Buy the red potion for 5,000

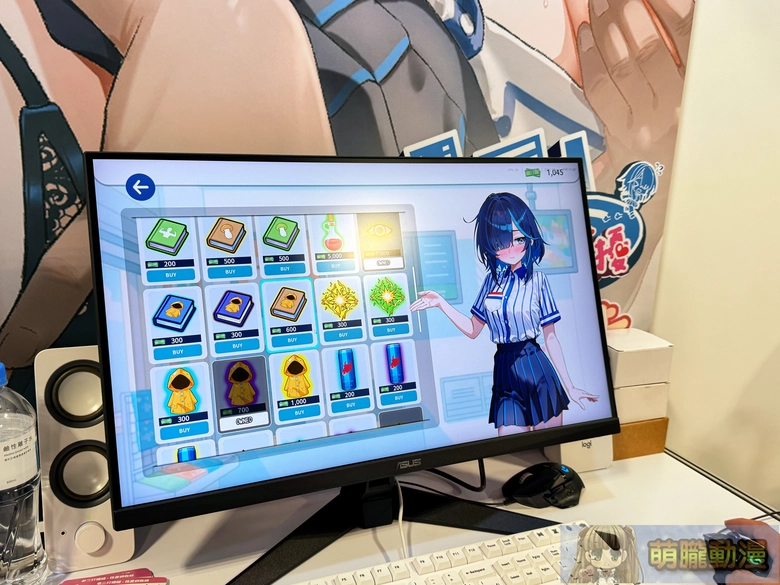[334, 268]
